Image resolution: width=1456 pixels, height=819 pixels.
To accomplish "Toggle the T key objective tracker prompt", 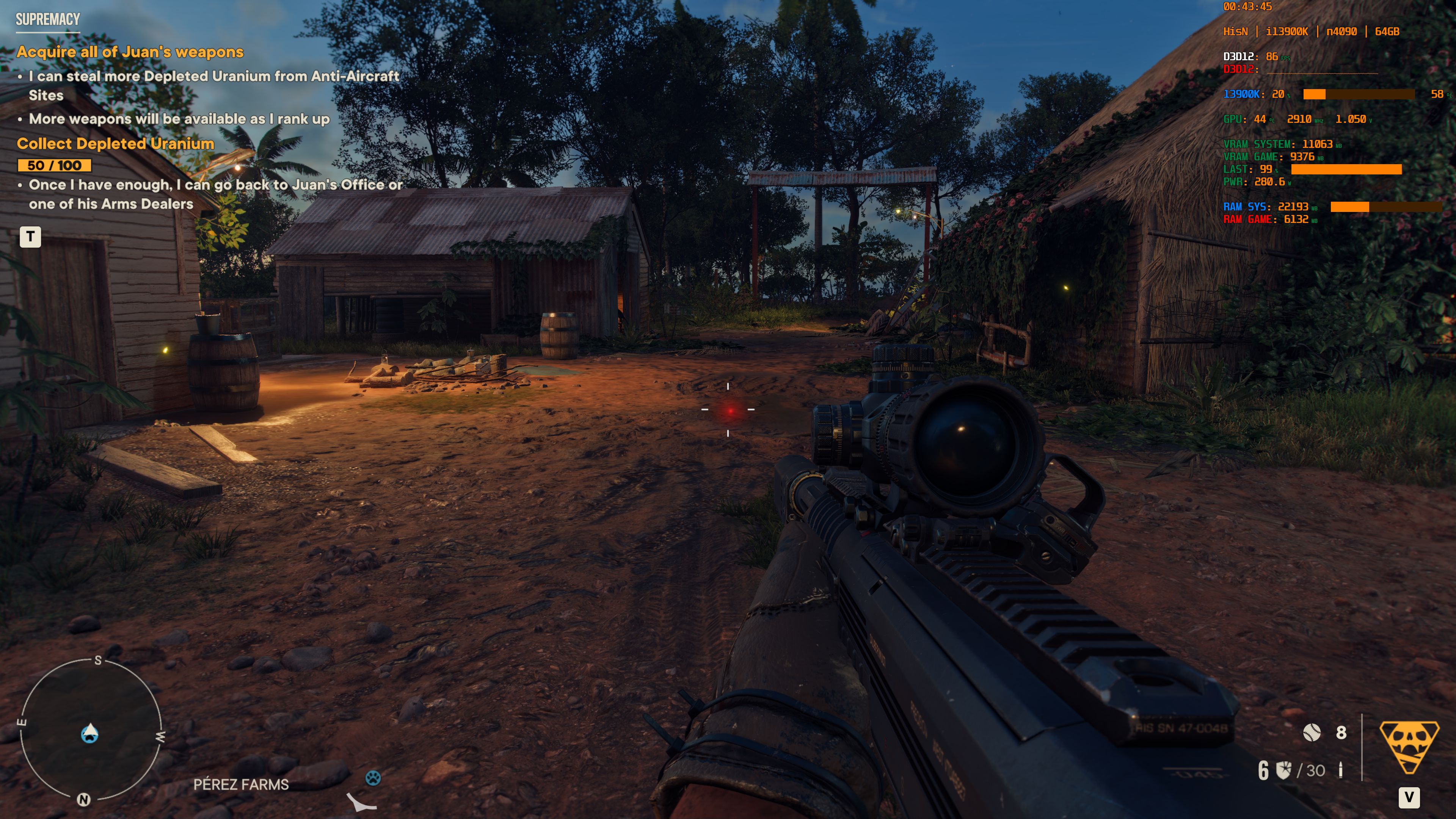I will [x=31, y=237].
